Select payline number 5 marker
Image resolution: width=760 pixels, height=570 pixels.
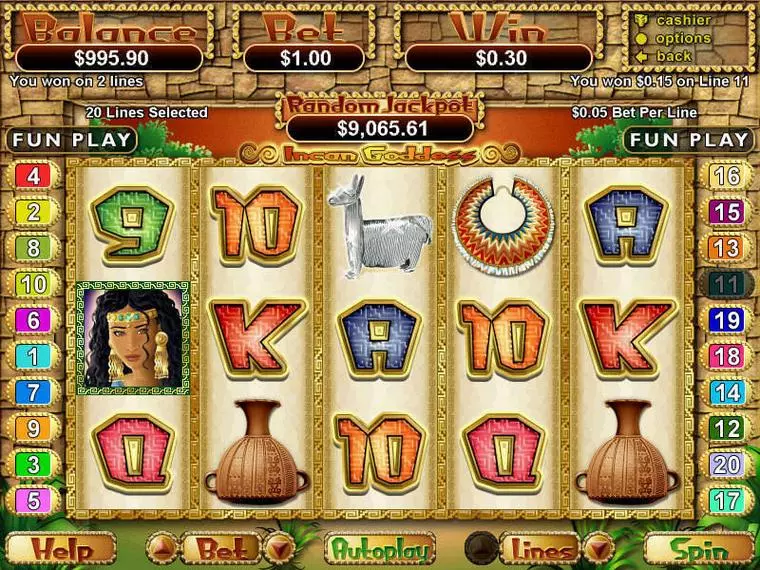coord(33,500)
